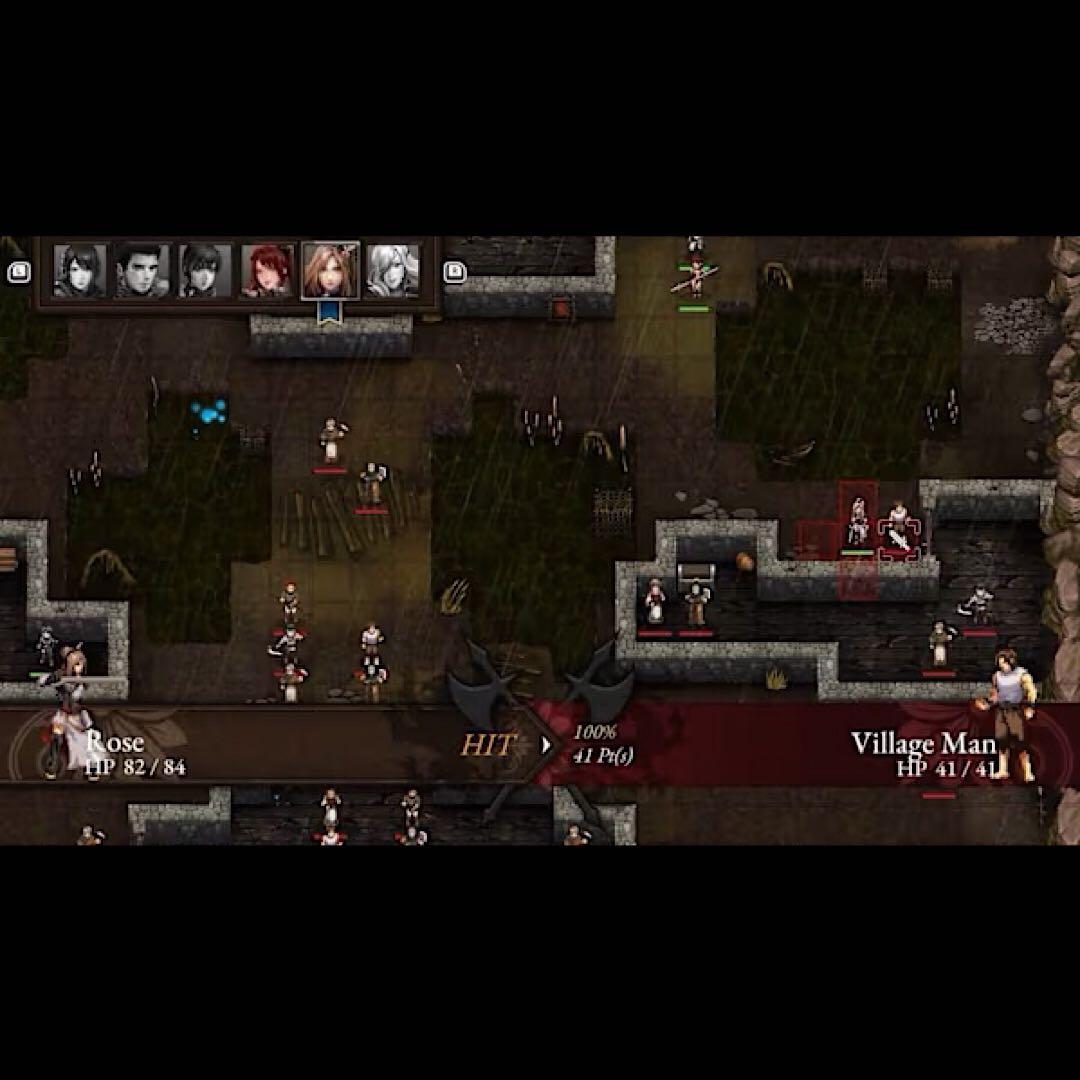Select the square-jawed man's portrait
The height and width of the screenshot is (1080, 1080).
pos(143,270)
